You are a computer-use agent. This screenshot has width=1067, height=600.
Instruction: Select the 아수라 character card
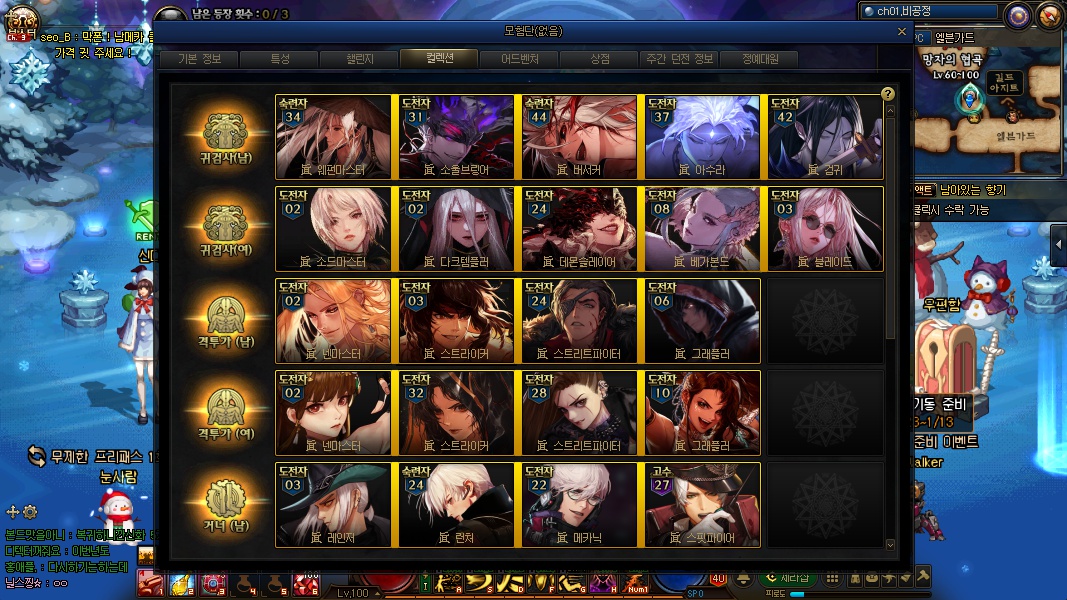point(703,136)
